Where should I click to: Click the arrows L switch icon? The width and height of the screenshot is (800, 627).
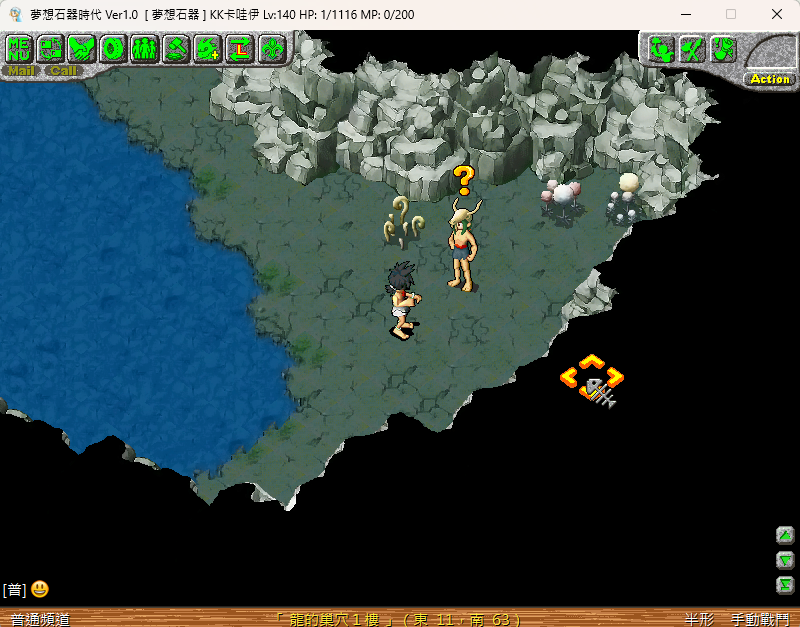point(240,48)
